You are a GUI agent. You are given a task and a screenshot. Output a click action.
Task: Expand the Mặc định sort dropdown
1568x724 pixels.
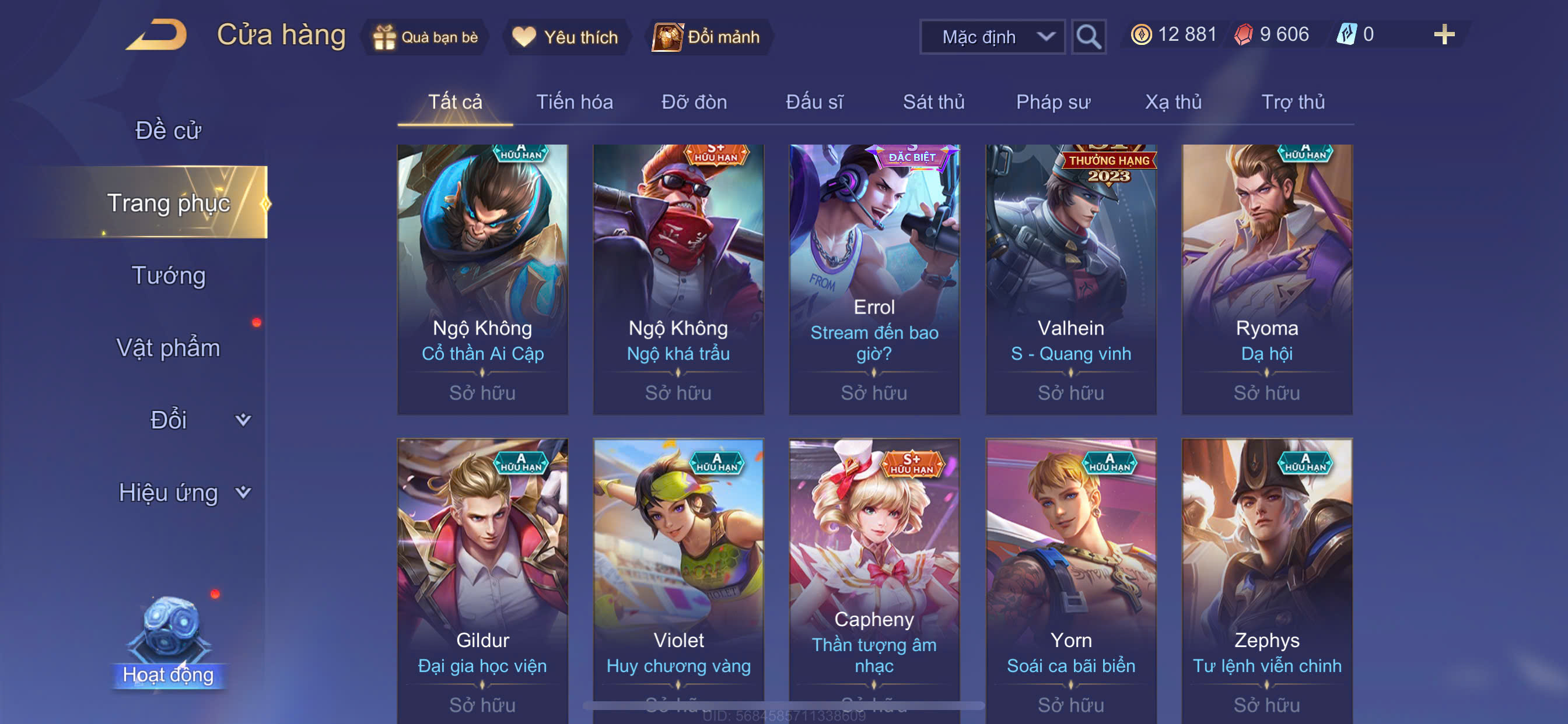tap(992, 37)
